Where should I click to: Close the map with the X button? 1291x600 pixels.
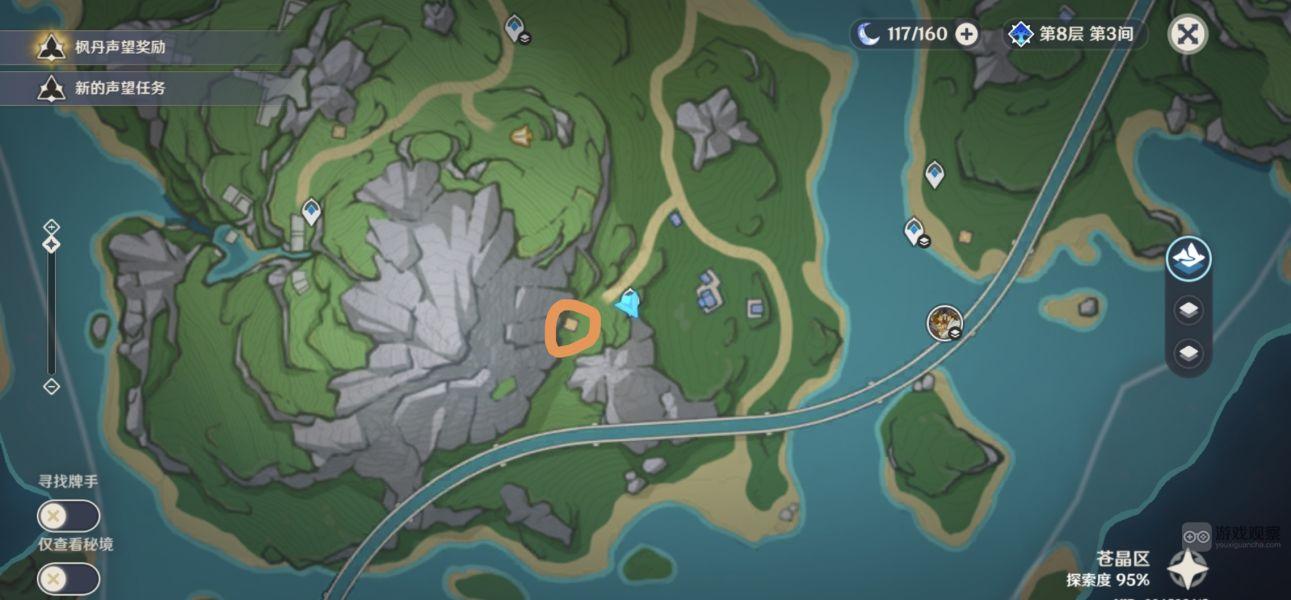(1187, 34)
